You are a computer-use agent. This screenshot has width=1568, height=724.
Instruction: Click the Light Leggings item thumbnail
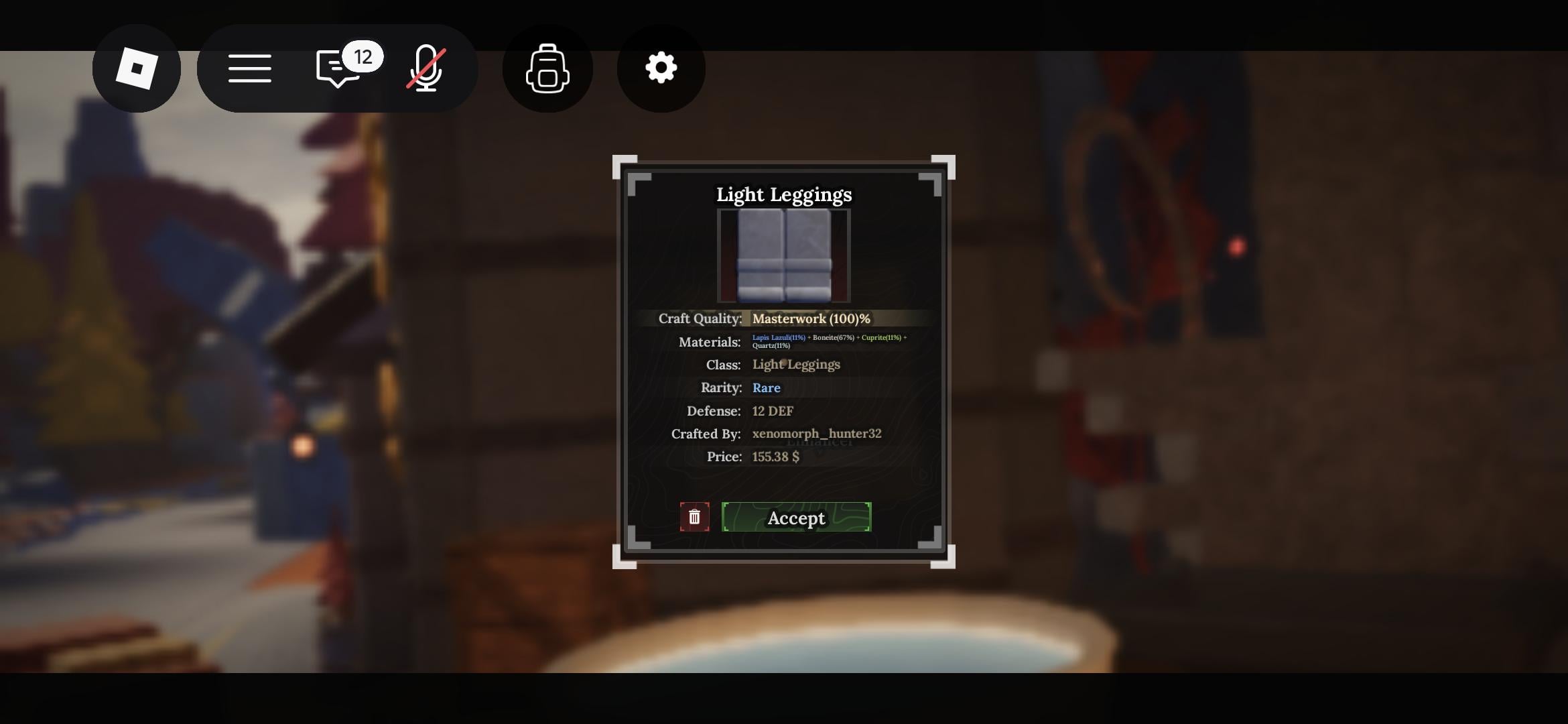tap(784, 255)
